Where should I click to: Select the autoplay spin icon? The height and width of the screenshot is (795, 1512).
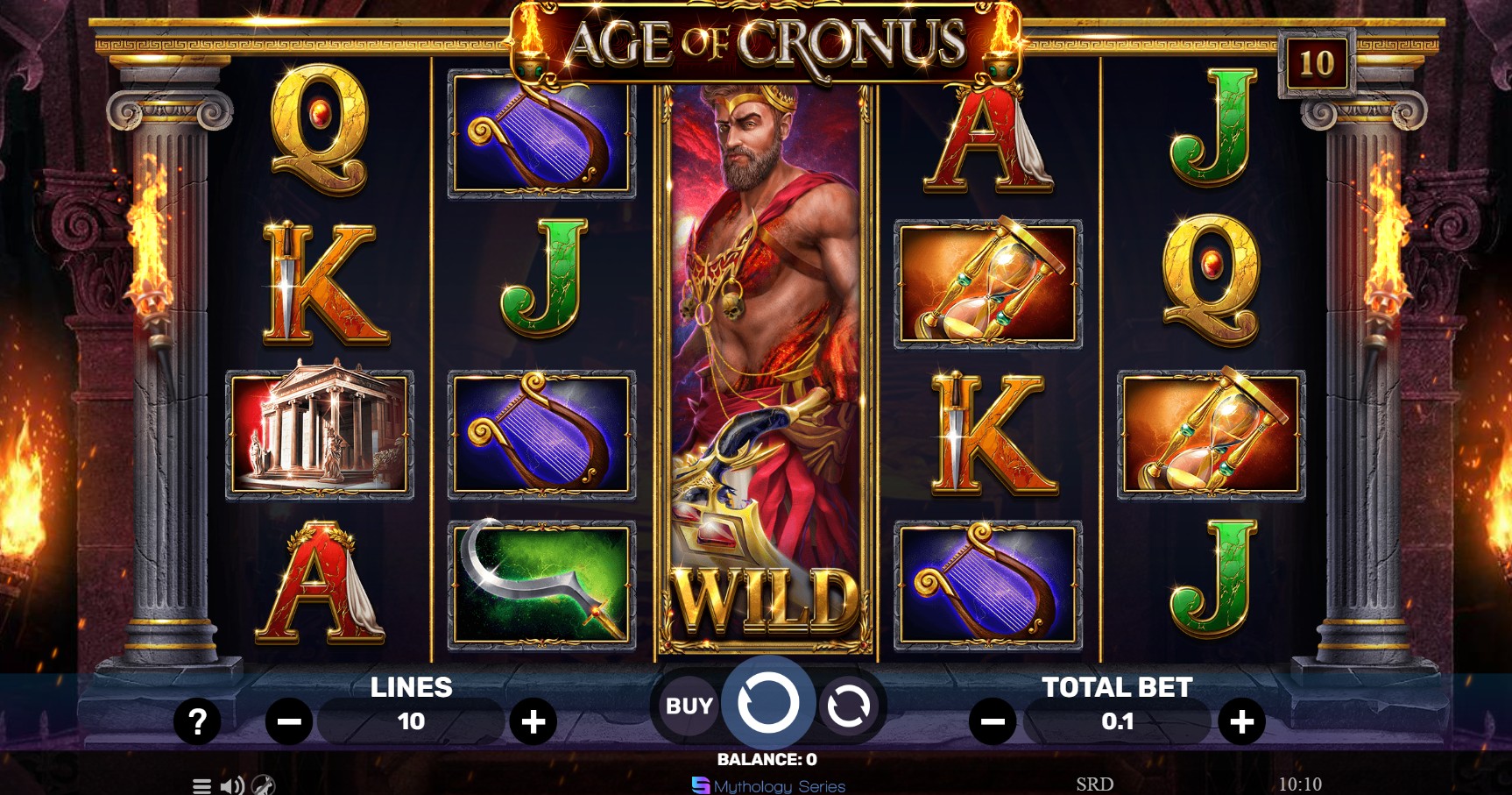[848, 705]
